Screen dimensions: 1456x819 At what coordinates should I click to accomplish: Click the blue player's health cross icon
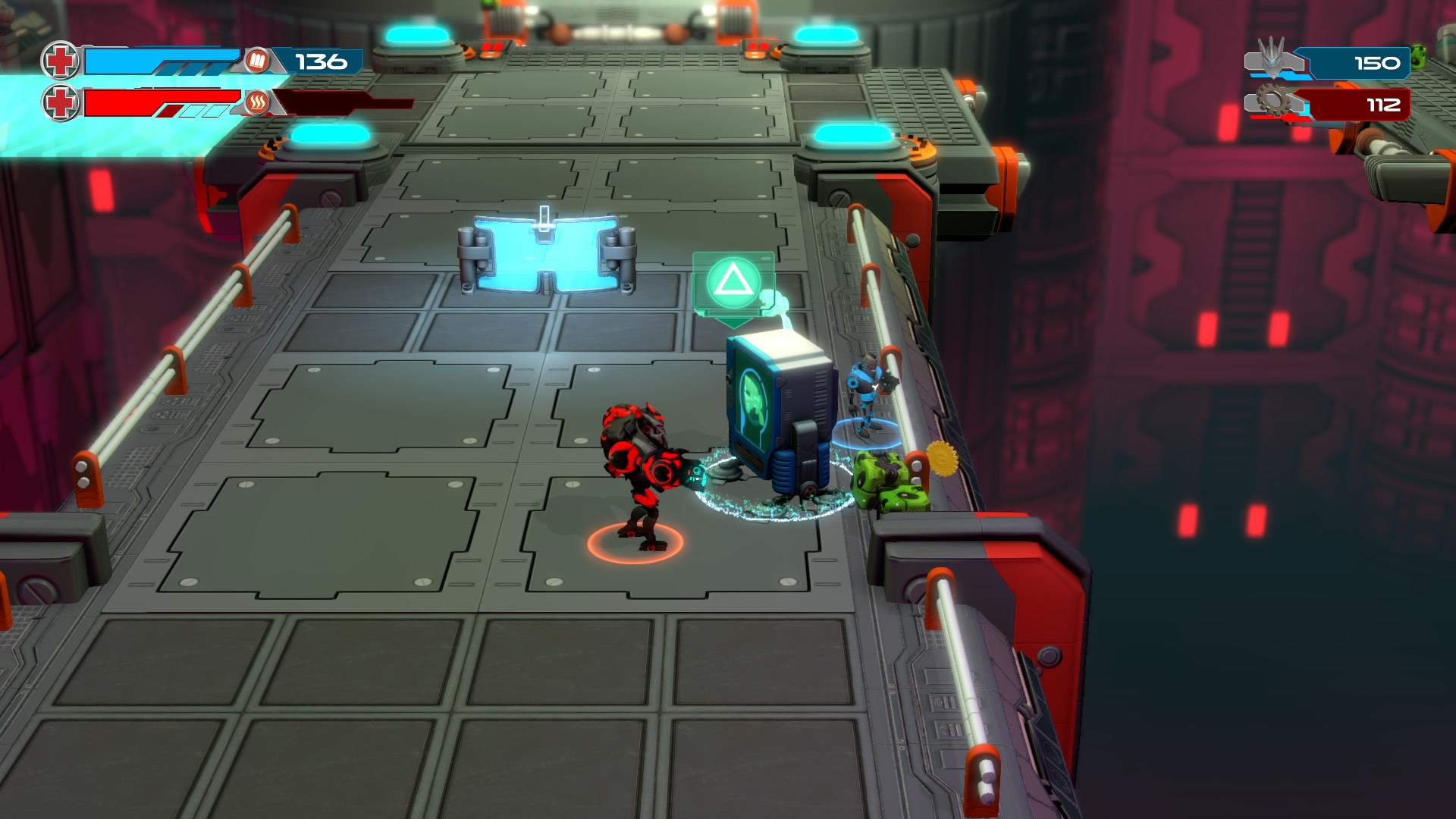coord(61,61)
